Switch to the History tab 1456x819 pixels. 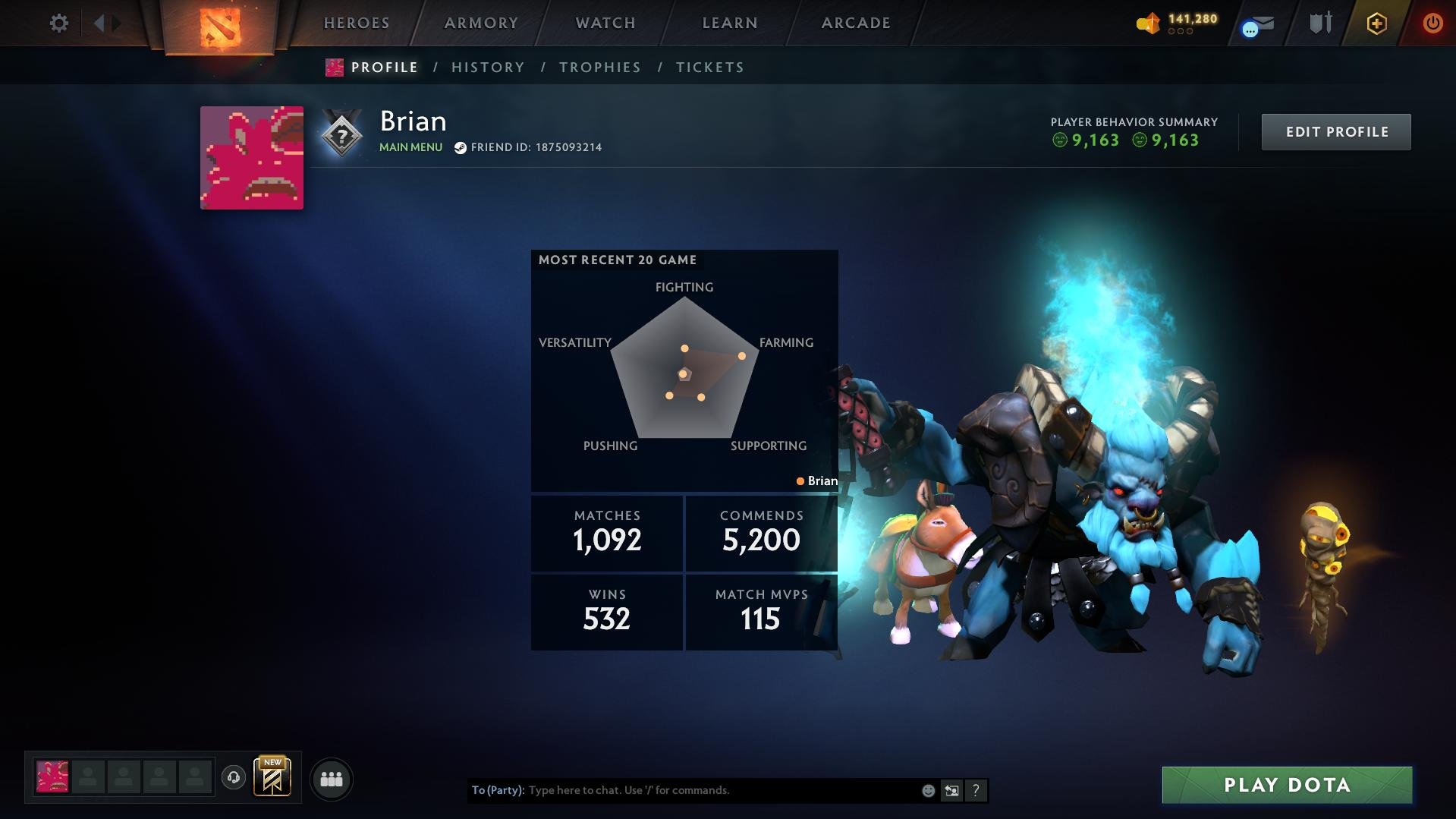tap(488, 68)
